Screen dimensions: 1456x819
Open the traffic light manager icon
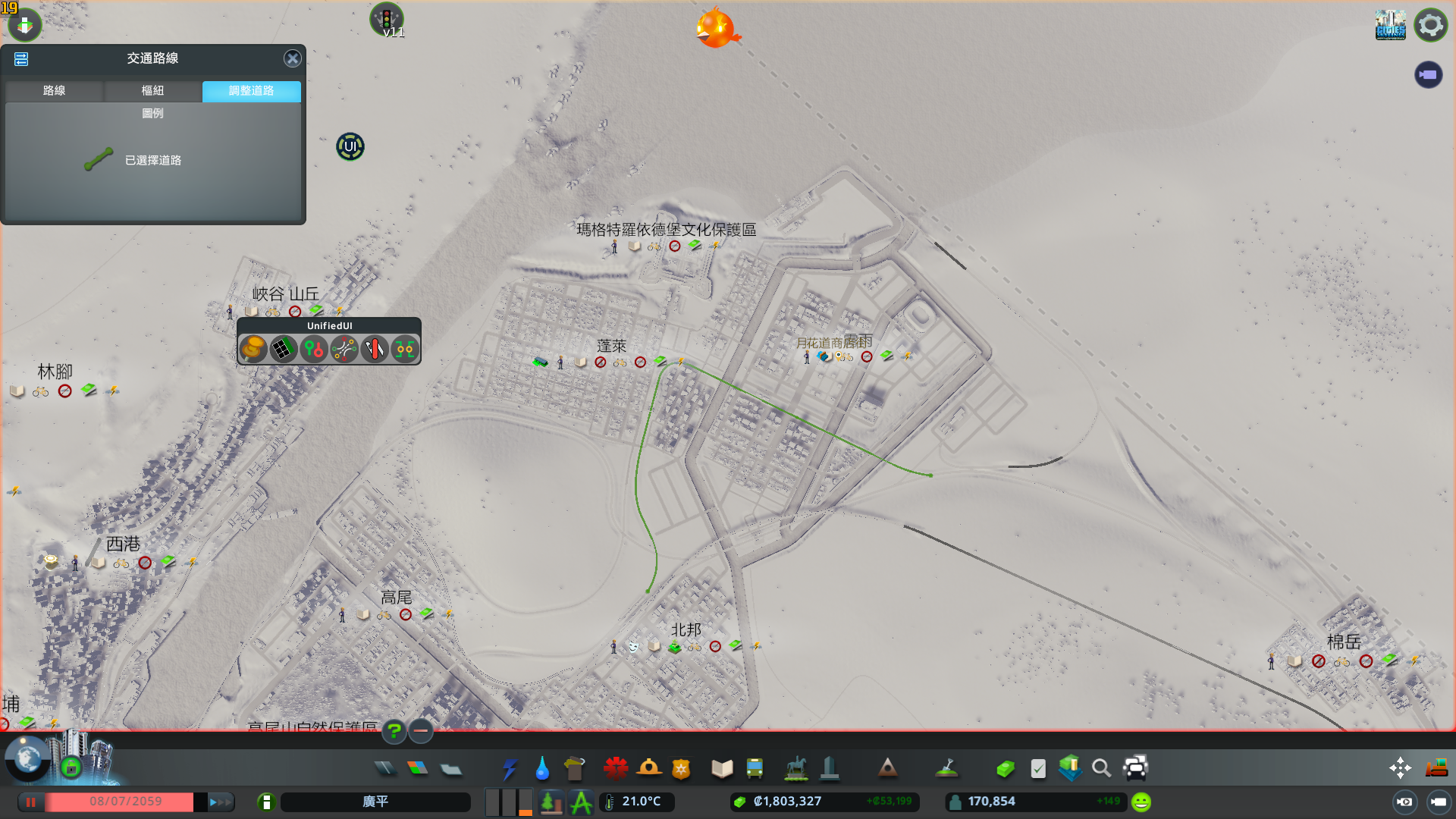point(386,18)
